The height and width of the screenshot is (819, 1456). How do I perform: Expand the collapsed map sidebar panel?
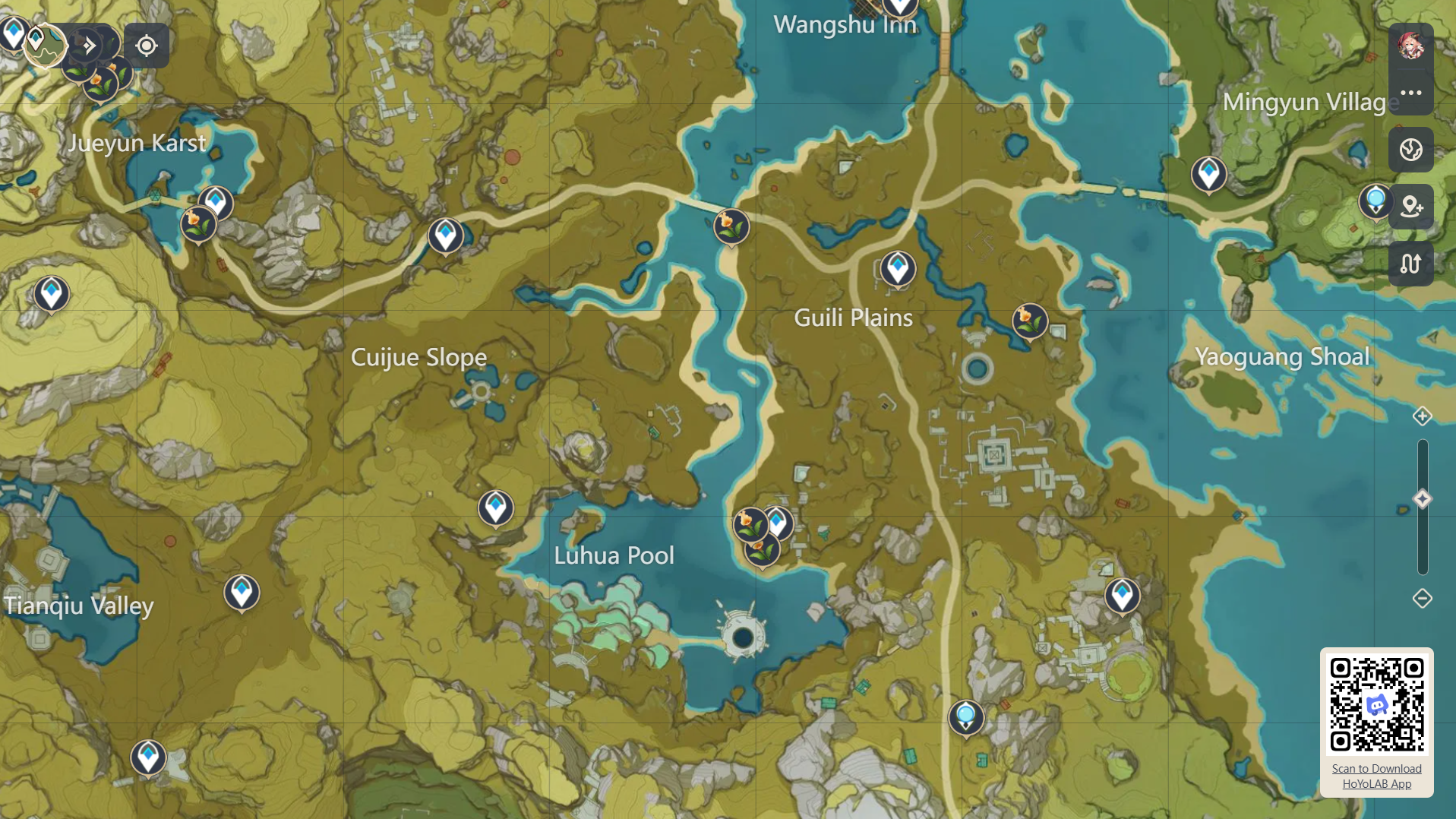click(x=90, y=46)
